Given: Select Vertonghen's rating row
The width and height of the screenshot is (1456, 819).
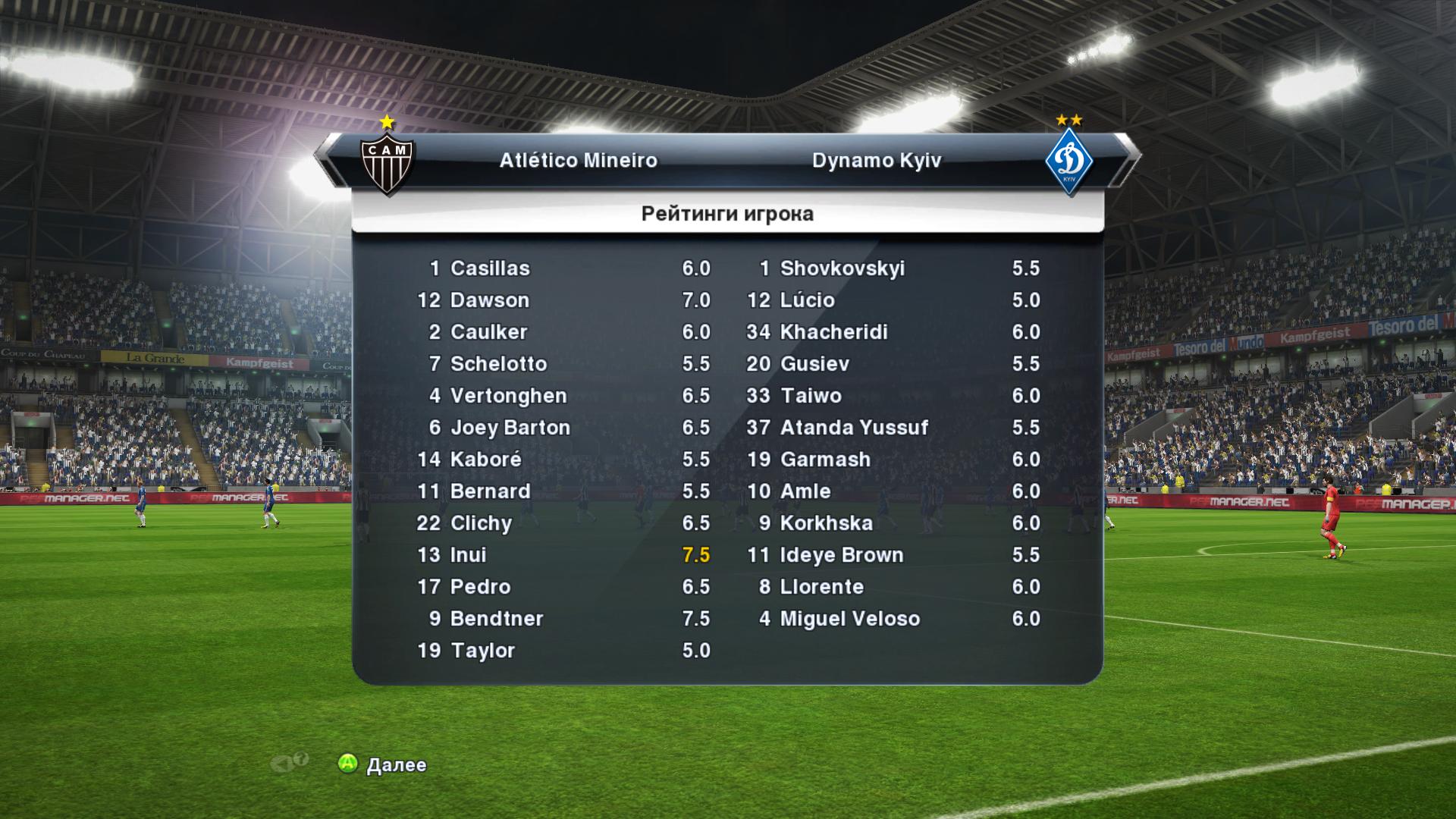Looking at the screenshot, I should [x=563, y=396].
